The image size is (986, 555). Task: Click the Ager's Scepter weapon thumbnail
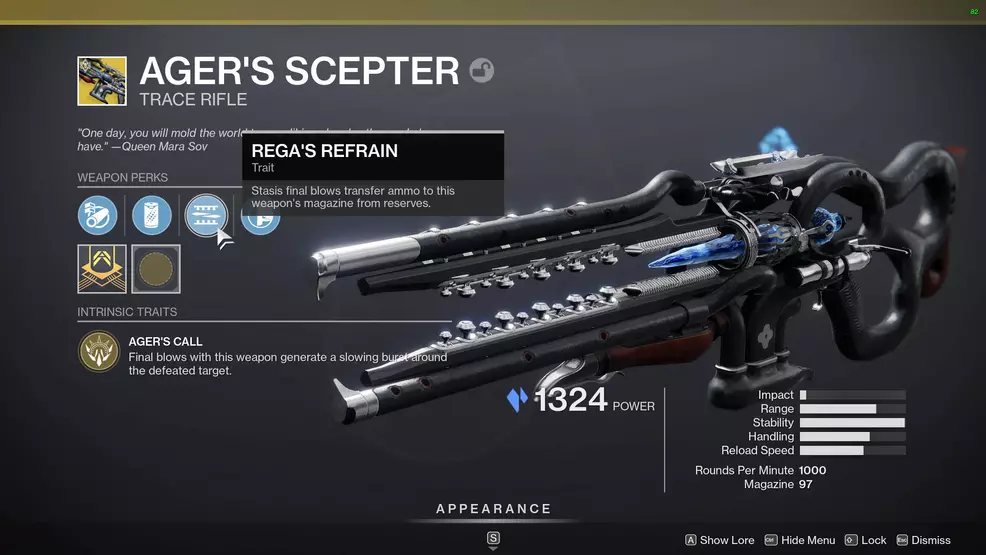pos(102,81)
